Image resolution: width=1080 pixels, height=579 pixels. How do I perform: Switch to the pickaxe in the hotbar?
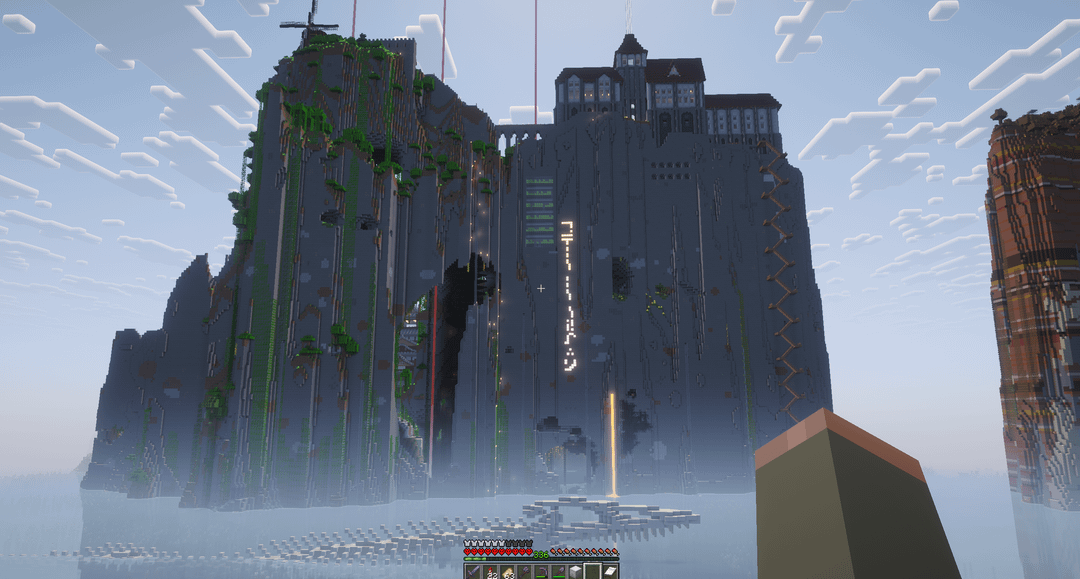pyautogui.click(x=541, y=572)
